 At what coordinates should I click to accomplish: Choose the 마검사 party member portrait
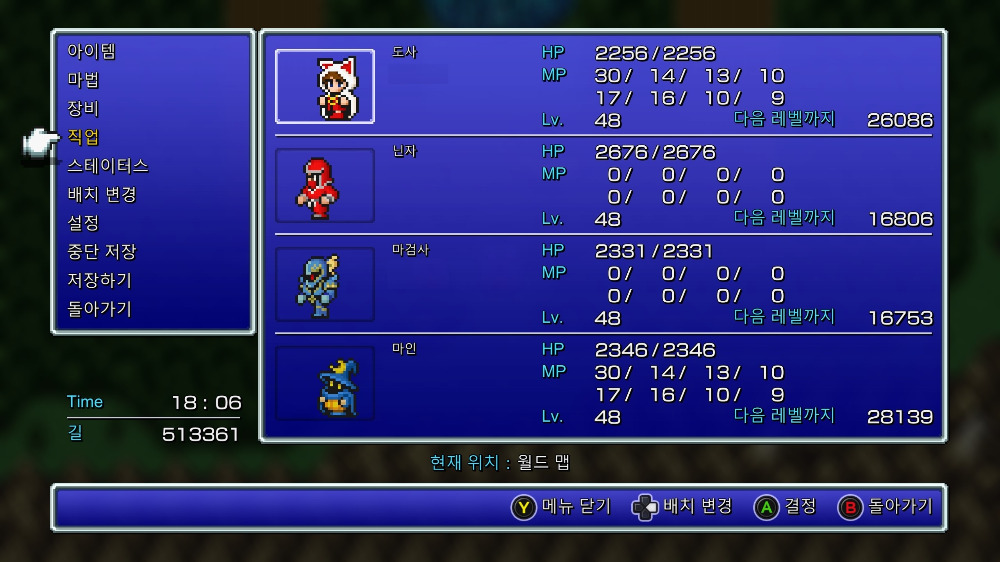[325, 285]
